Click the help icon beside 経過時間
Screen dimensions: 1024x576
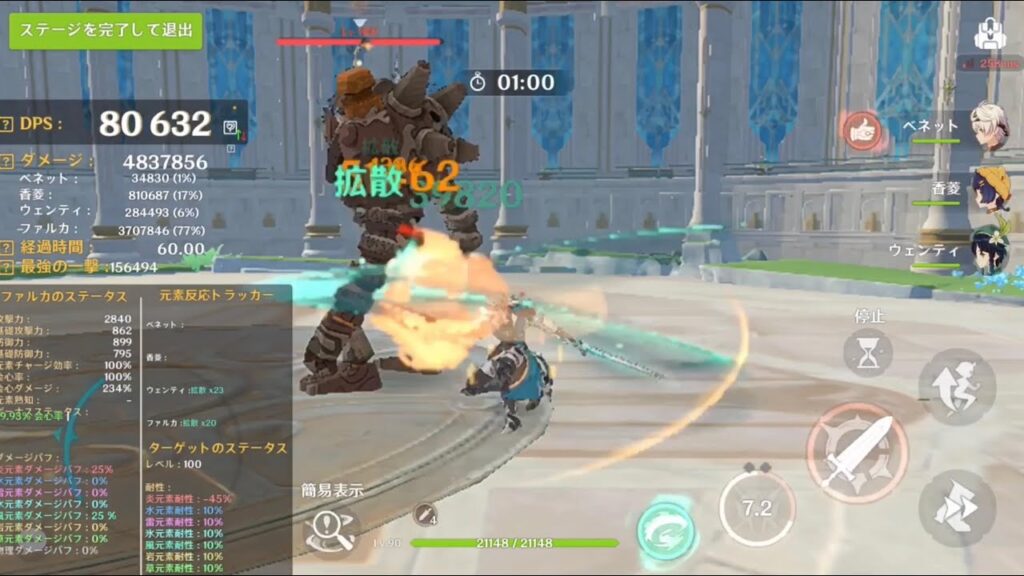click(8, 248)
